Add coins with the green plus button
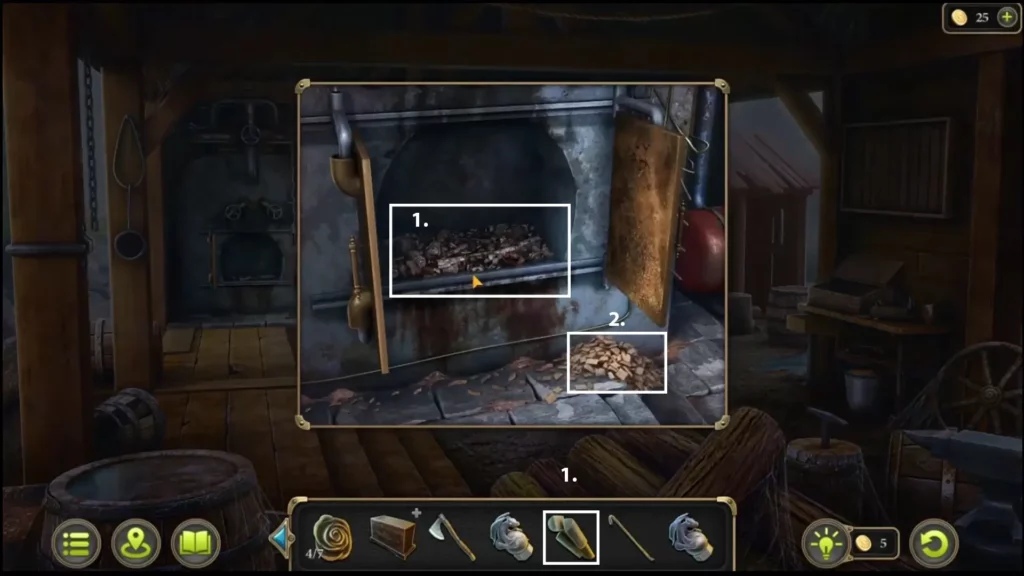This screenshot has width=1024, height=576. [x=1006, y=18]
